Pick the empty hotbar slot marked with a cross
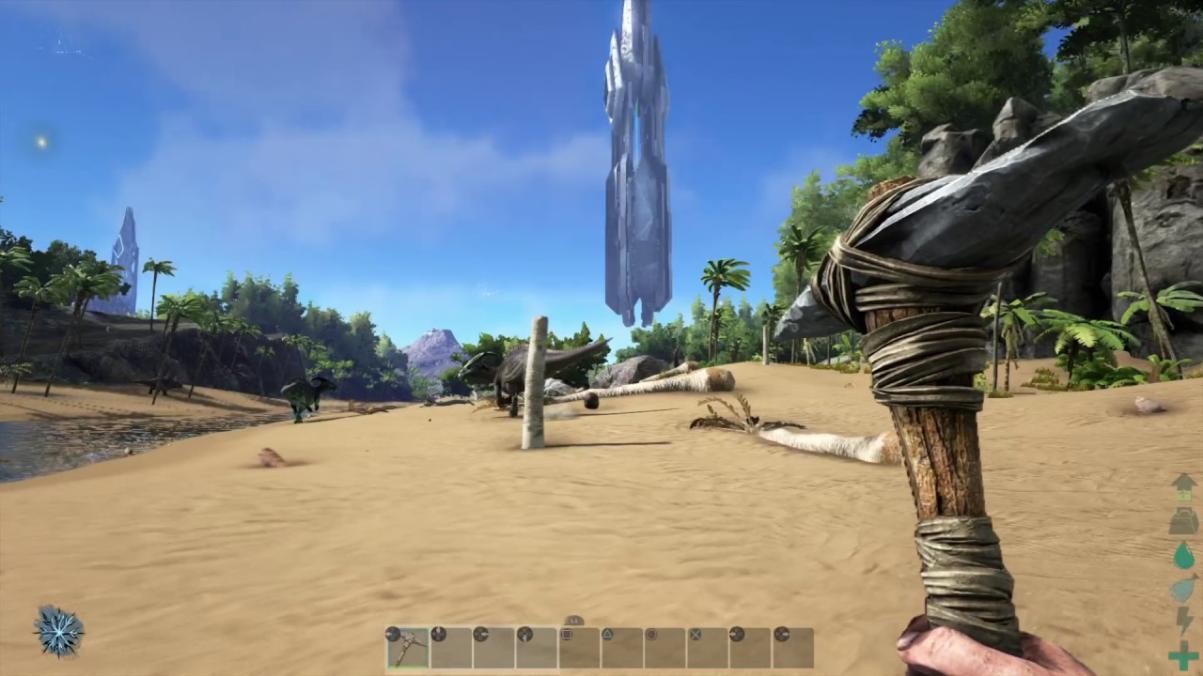 pyautogui.click(x=708, y=648)
